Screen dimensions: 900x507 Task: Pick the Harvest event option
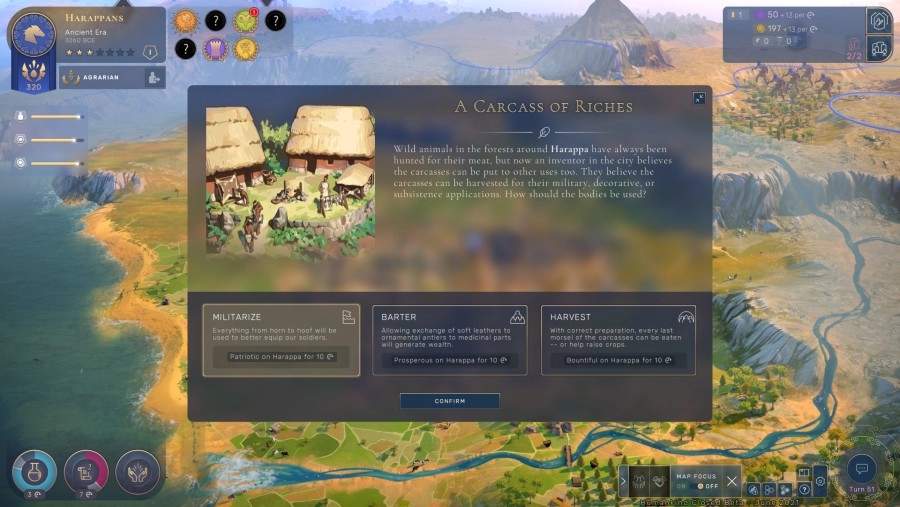click(x=618, y=339)
